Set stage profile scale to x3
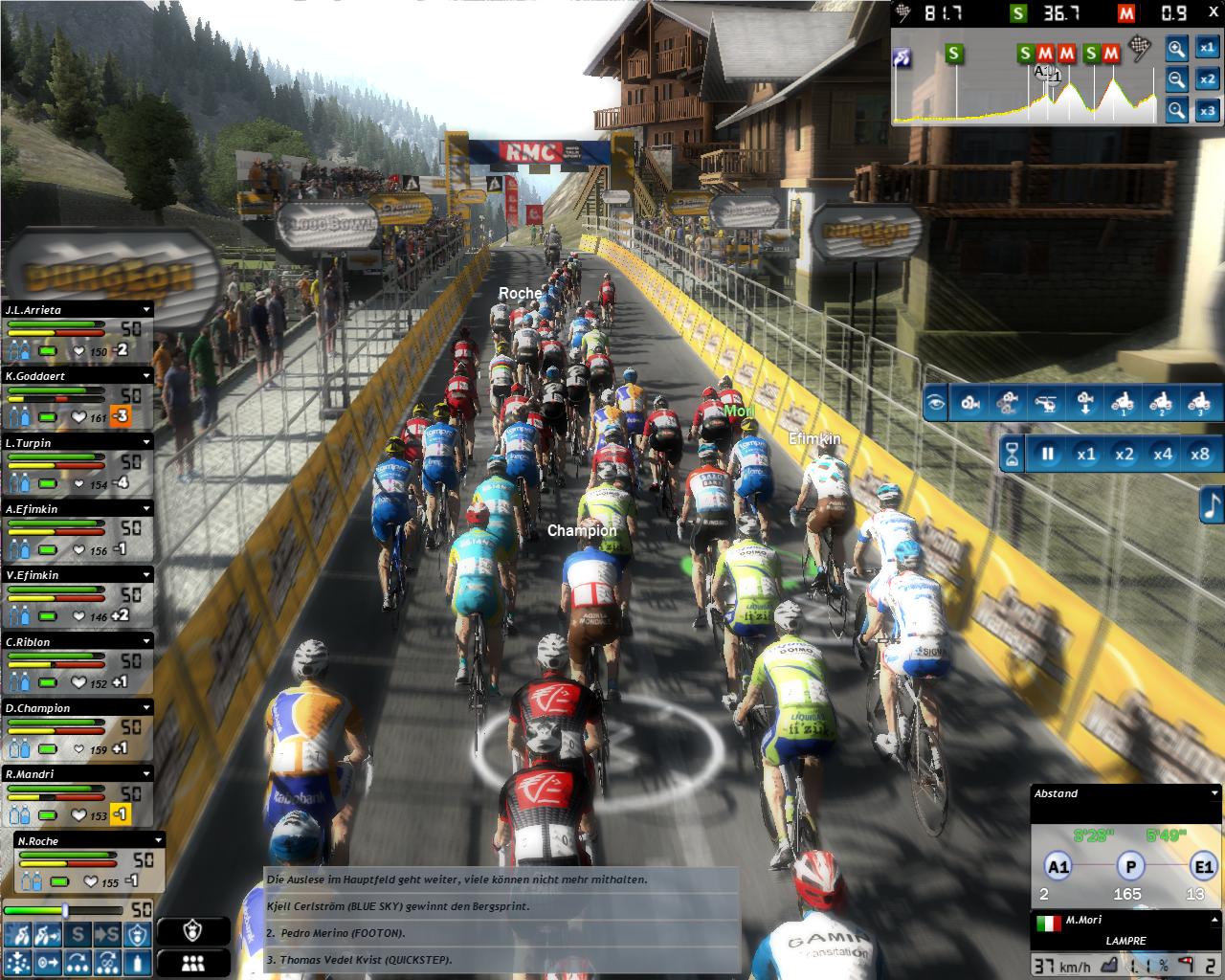Screen dimensions: 1225x980 point(1208,111)
